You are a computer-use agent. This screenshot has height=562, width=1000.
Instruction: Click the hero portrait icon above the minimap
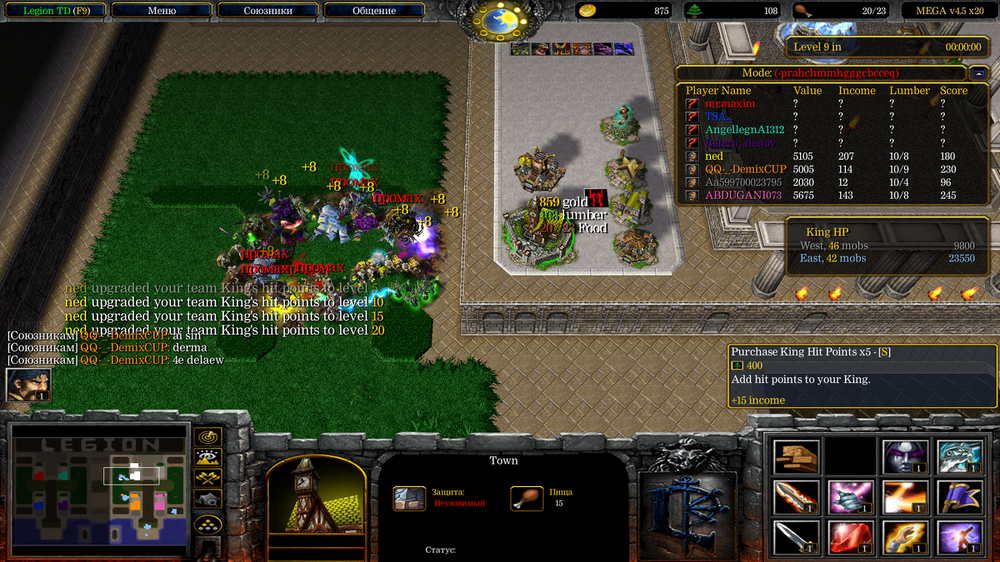[x=28, y=386]
